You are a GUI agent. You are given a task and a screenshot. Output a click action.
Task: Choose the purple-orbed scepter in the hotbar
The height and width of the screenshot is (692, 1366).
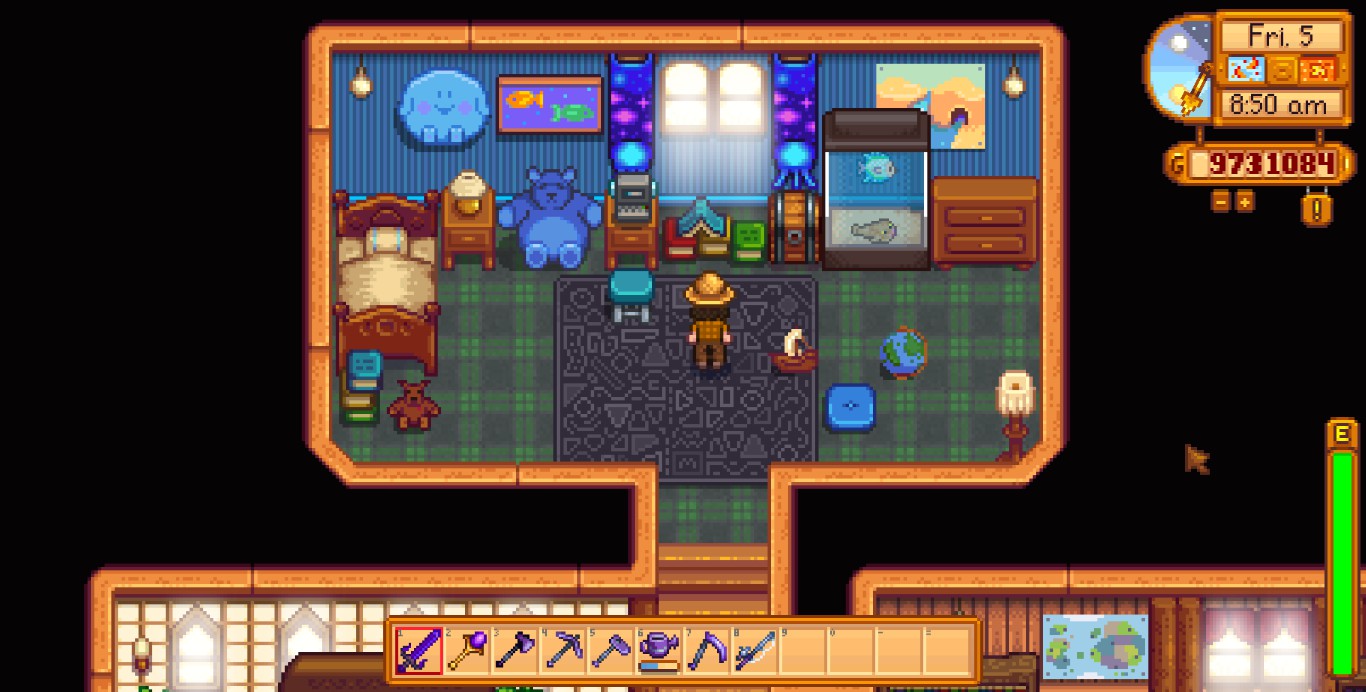[x=464, y=651]
